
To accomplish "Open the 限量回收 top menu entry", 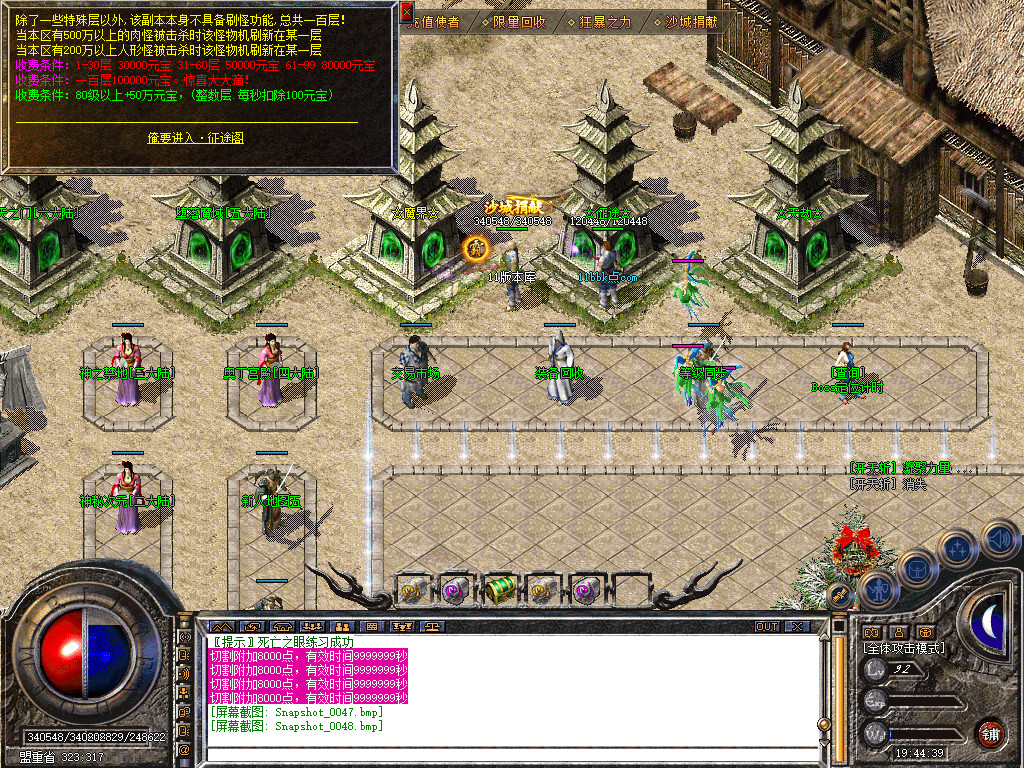I will tap(520, 21).
